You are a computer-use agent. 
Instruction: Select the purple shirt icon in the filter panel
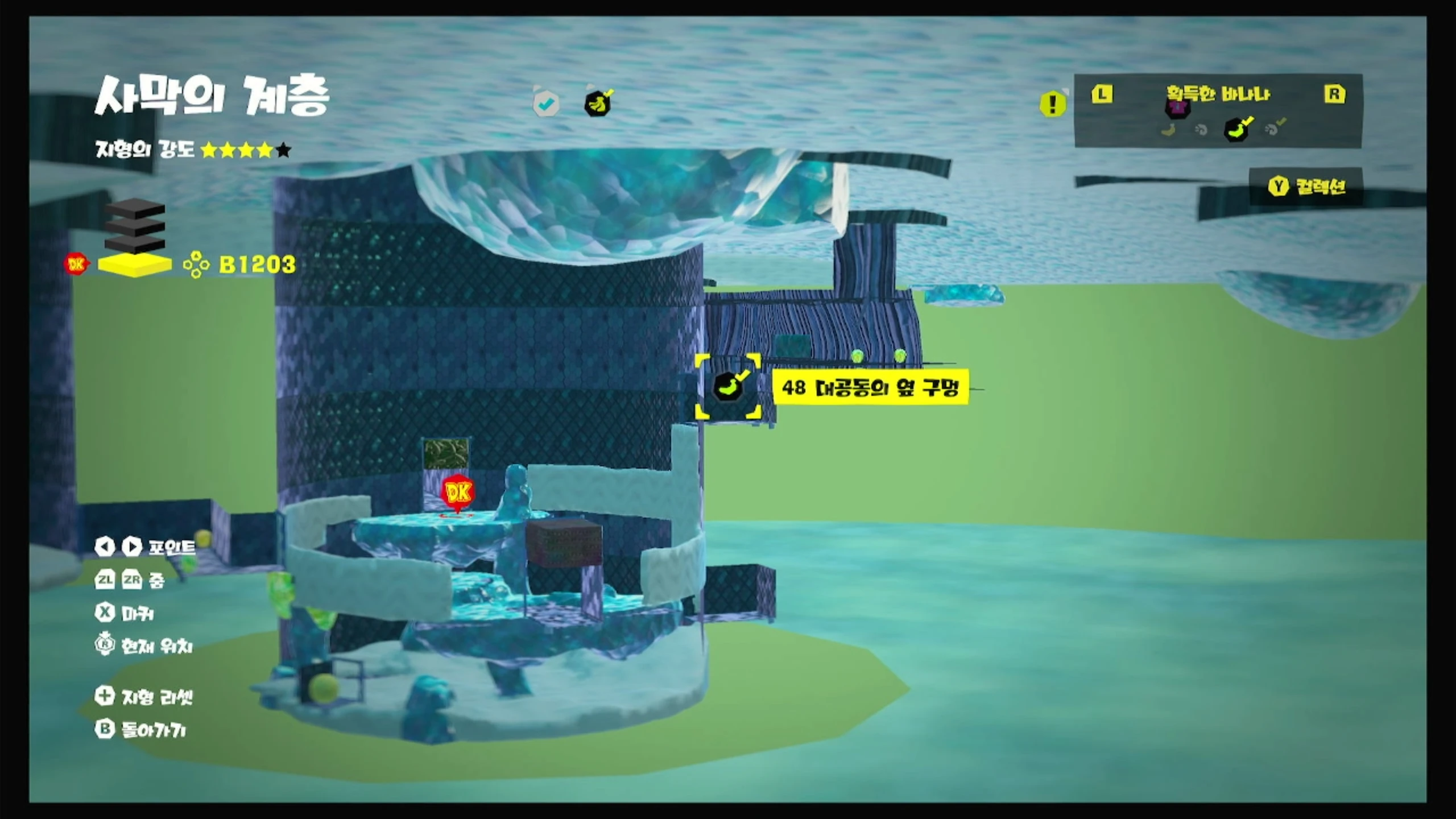click(x=1177, y=107)
